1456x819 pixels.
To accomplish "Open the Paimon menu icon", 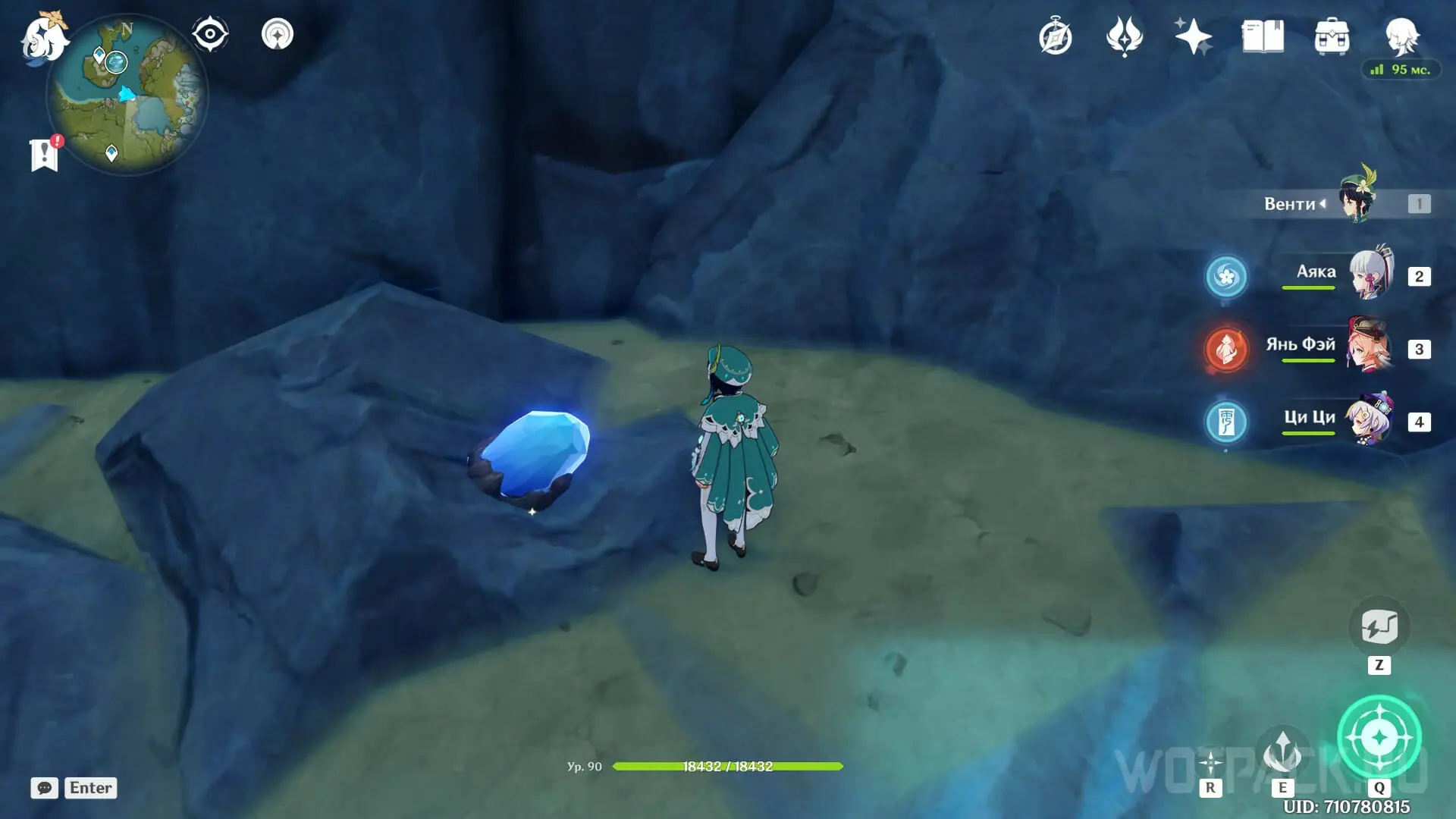I will (x=43, y=38).
